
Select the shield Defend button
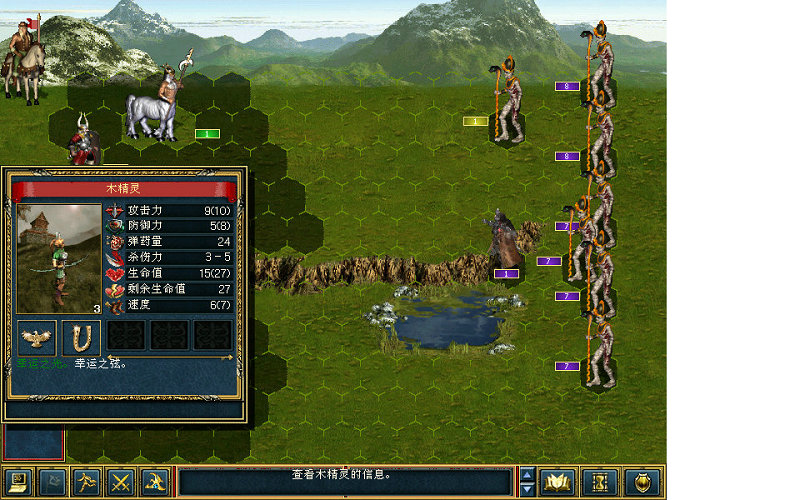(x=642, y=483)
